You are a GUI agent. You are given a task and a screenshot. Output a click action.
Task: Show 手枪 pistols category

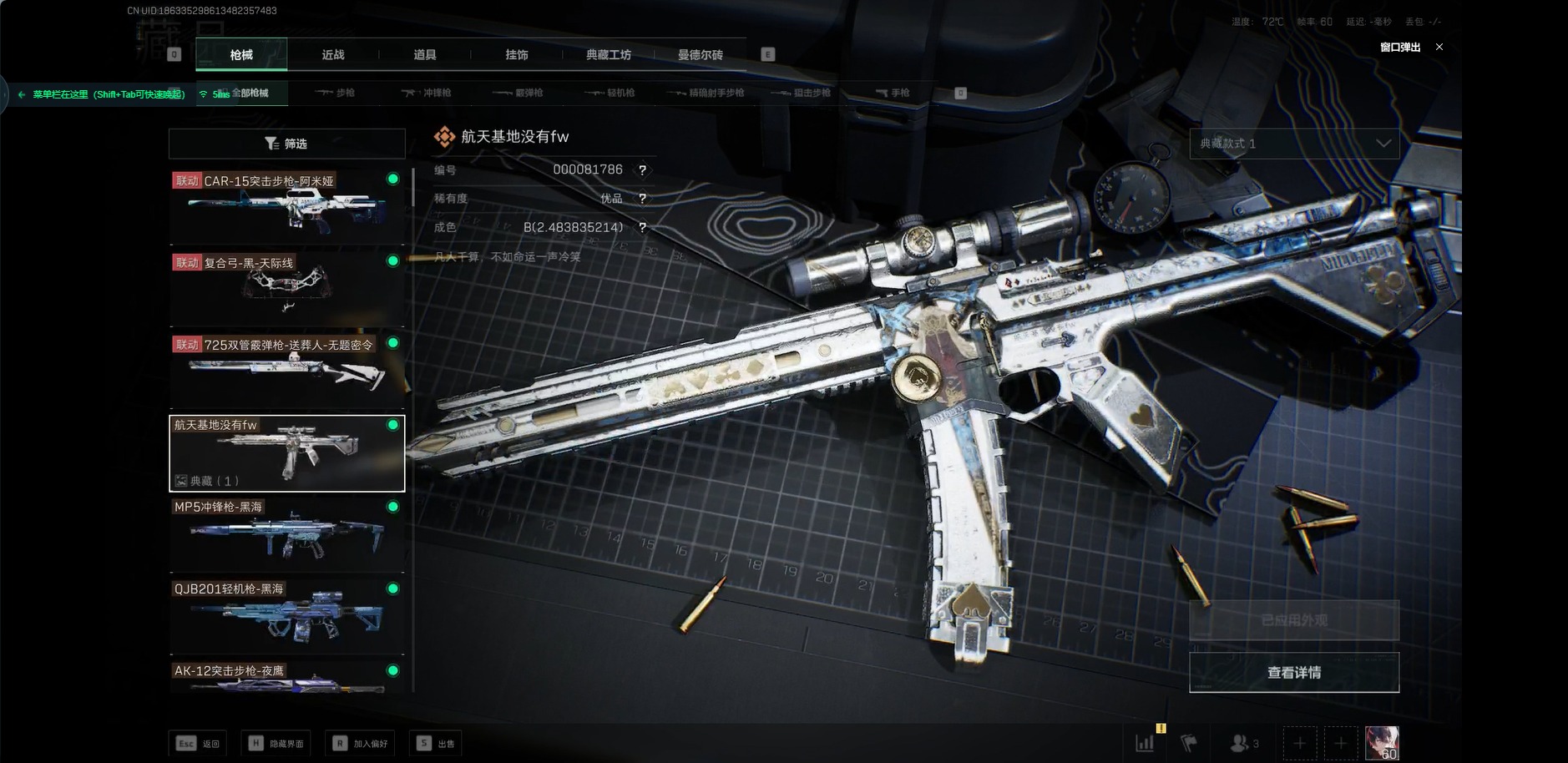[893, 93]
